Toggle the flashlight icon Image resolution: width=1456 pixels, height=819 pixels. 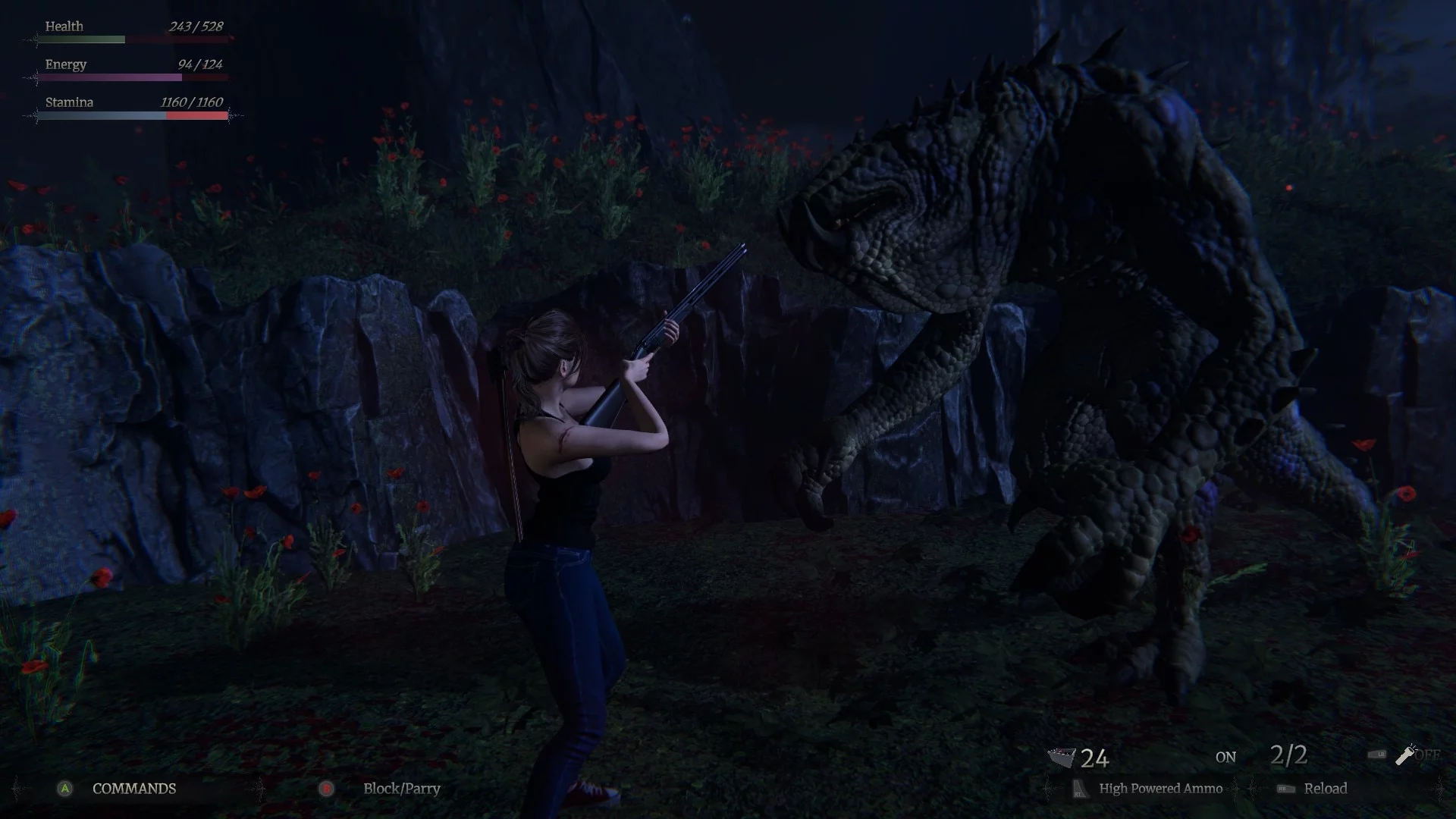1406,754
